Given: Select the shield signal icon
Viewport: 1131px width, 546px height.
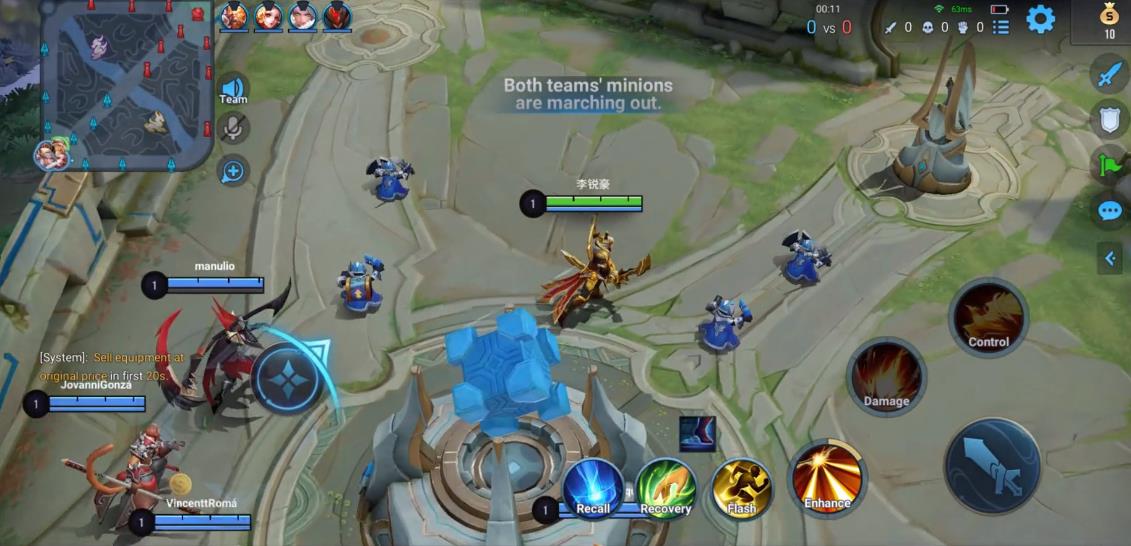Looking at the screenshot, I should [1110, 119].
